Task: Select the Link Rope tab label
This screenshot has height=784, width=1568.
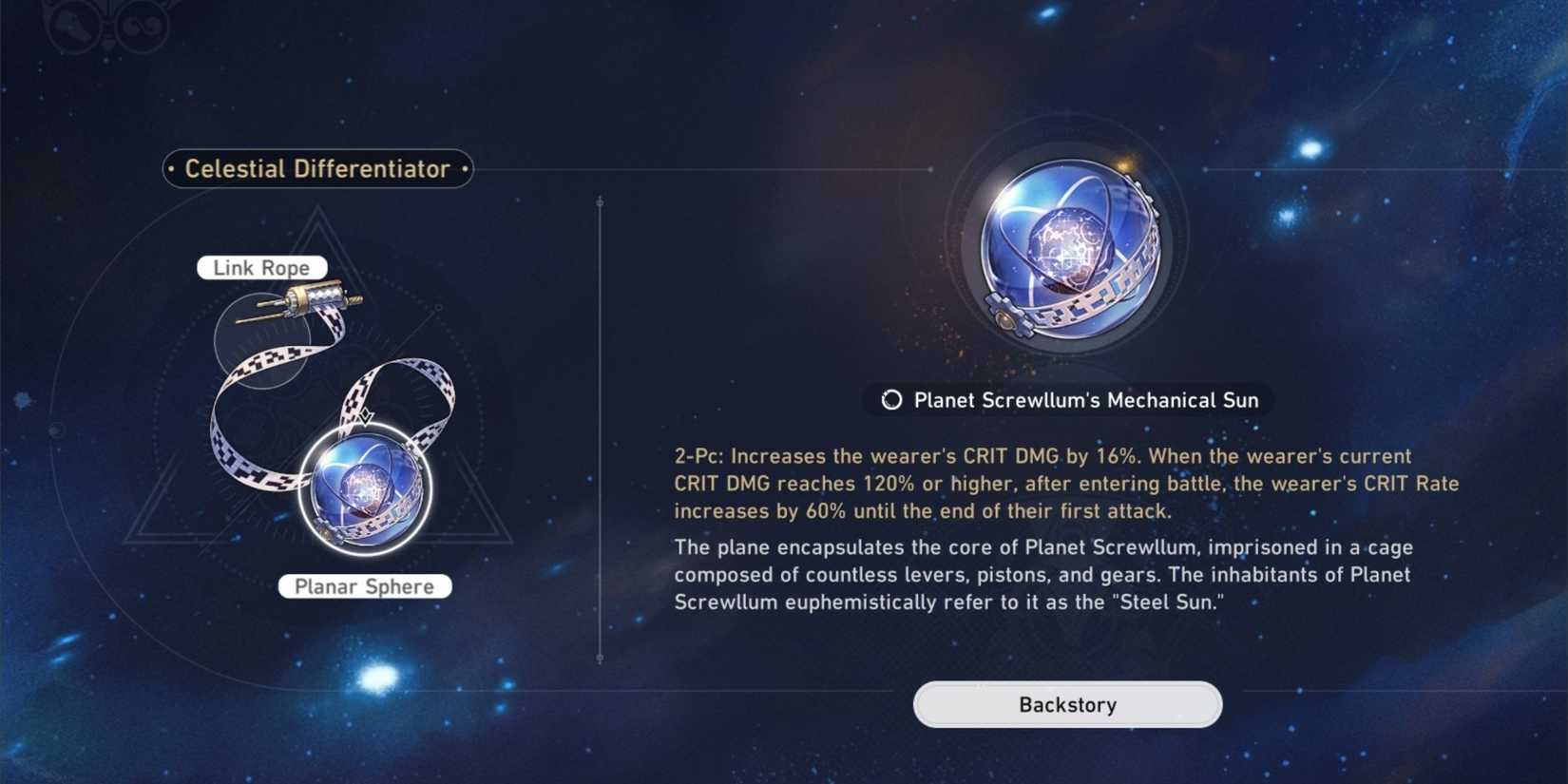Action: click(x=261, y=267)
